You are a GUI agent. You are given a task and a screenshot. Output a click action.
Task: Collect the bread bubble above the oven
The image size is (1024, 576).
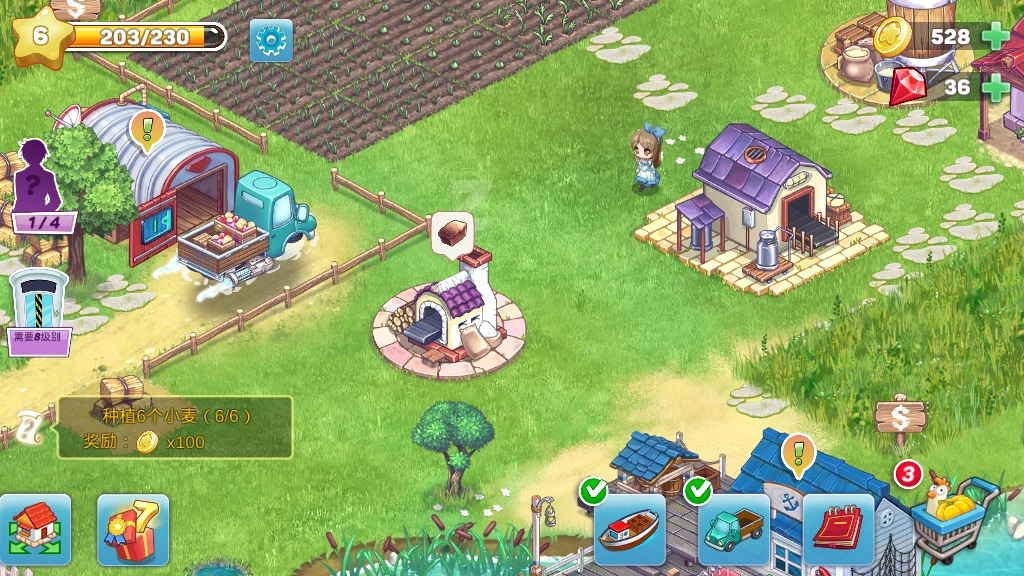tap(453, 230)
